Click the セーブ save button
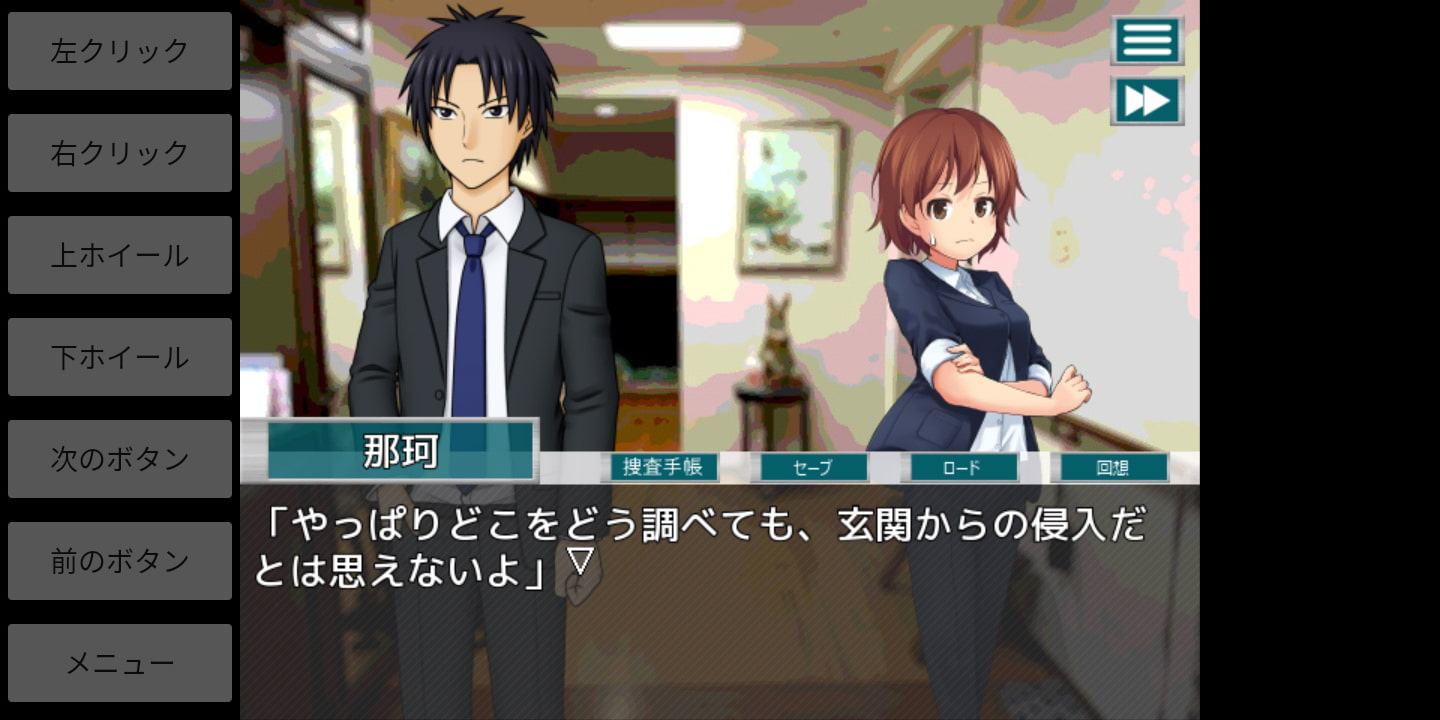Viewport: 1440px width, 720px height. click(x=813, y=467)
